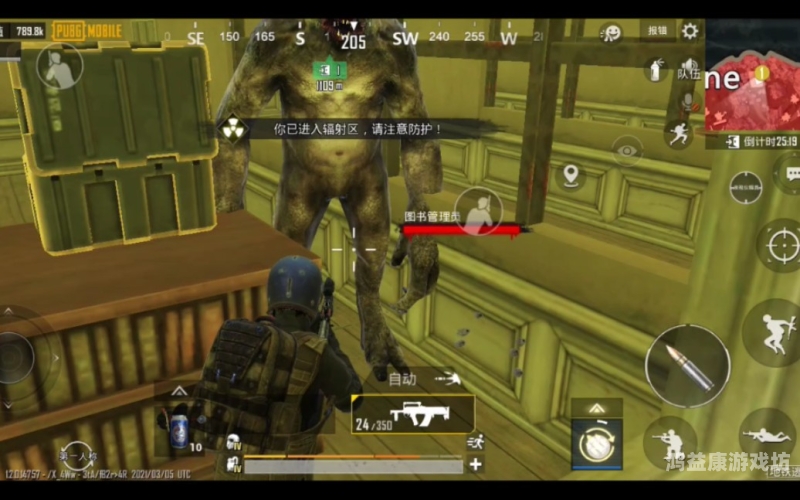Fire weapon with the bullet button
This screenshot has width=800, height=500.
[x=687, y=366]
